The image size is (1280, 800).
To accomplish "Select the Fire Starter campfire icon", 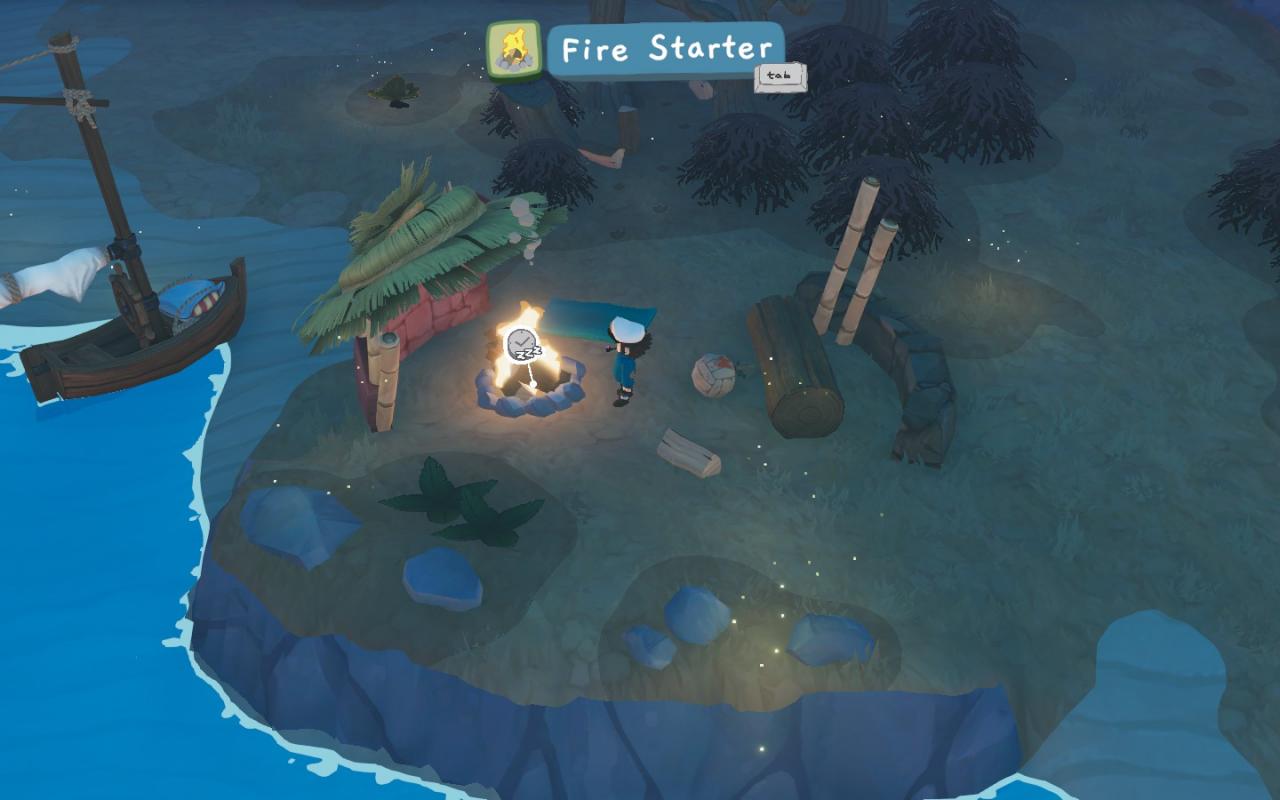I will click(514, 49).
